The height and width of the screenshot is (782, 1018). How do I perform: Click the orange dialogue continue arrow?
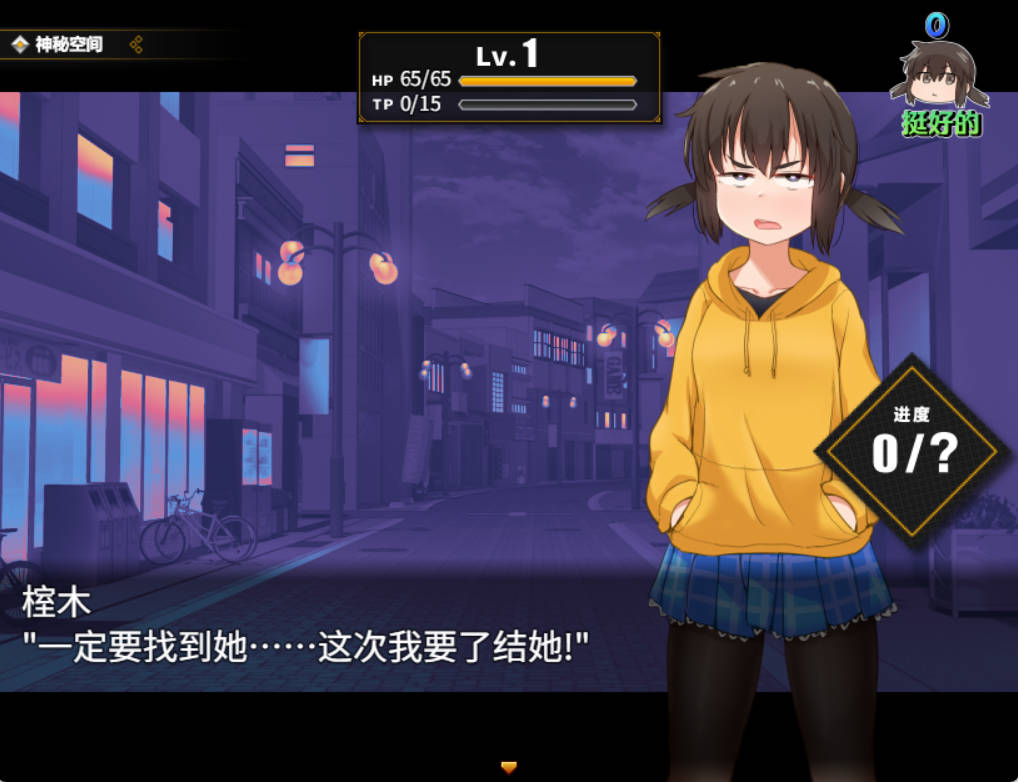coord(509,767)
